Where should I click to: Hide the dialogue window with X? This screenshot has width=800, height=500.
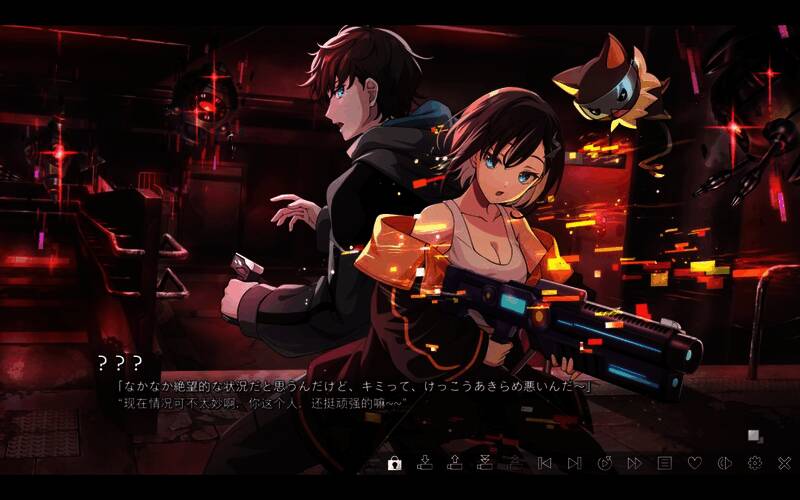784,463
